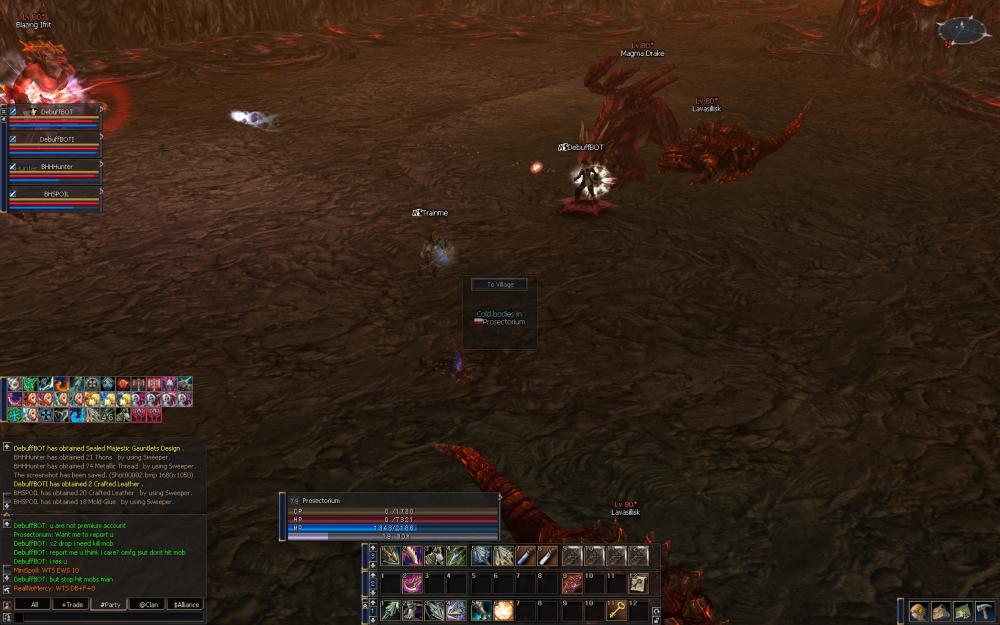Open the inventory bag icon
The image size is (1000, 625).
[940, 611]
